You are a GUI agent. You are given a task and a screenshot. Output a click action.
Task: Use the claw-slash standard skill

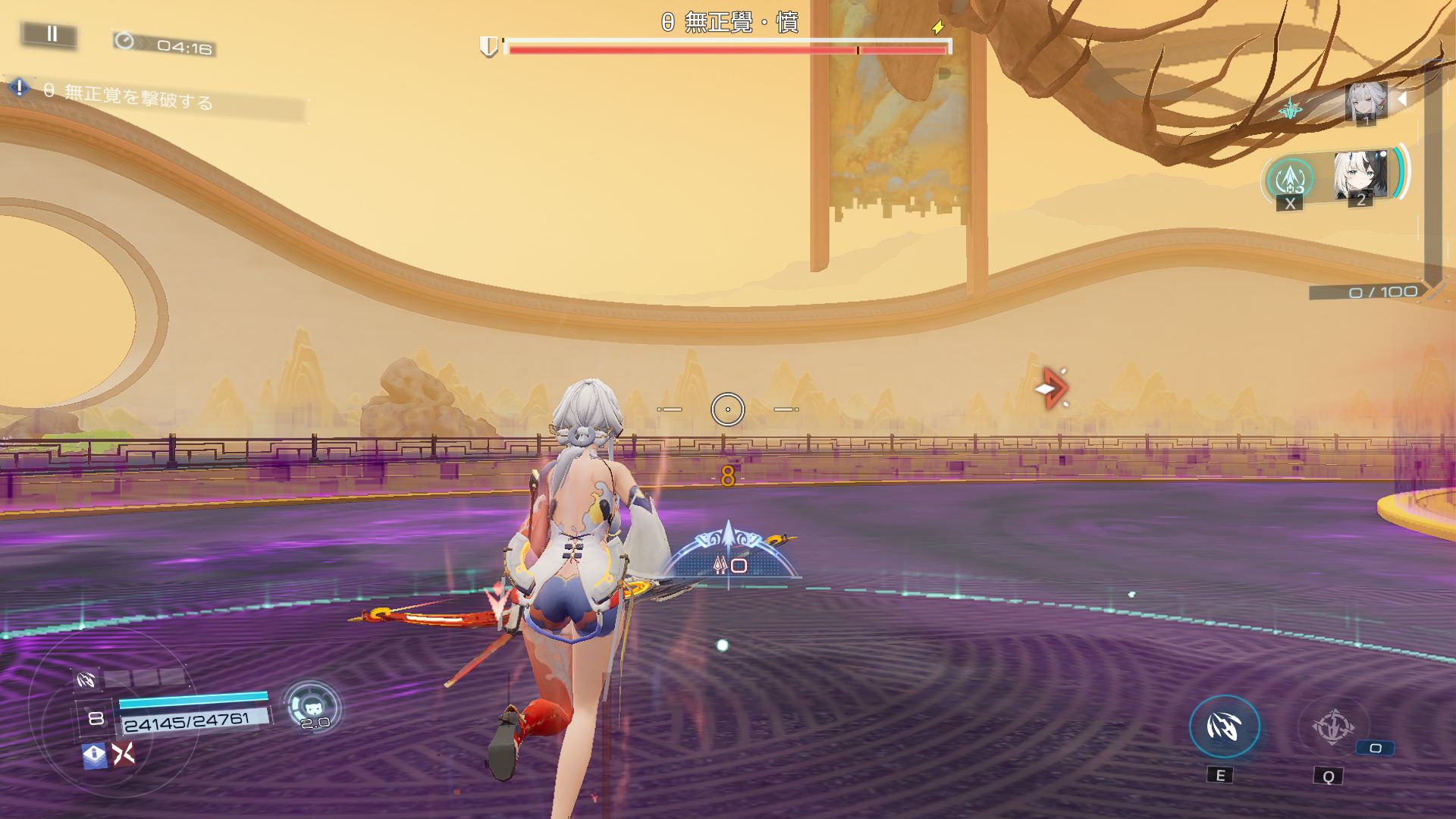click(1224, 727)
